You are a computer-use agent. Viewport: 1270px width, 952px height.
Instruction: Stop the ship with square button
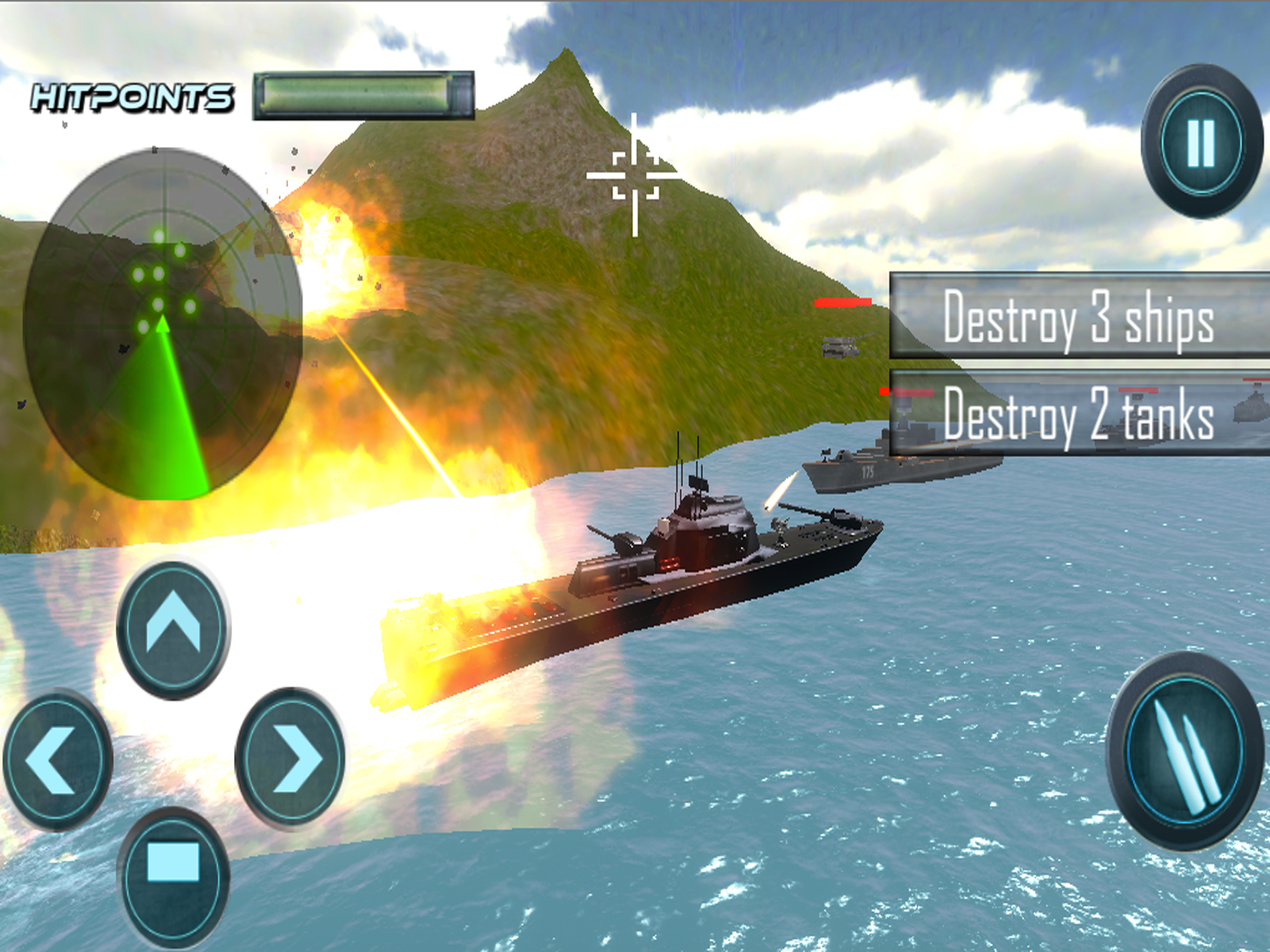[173, 878]
